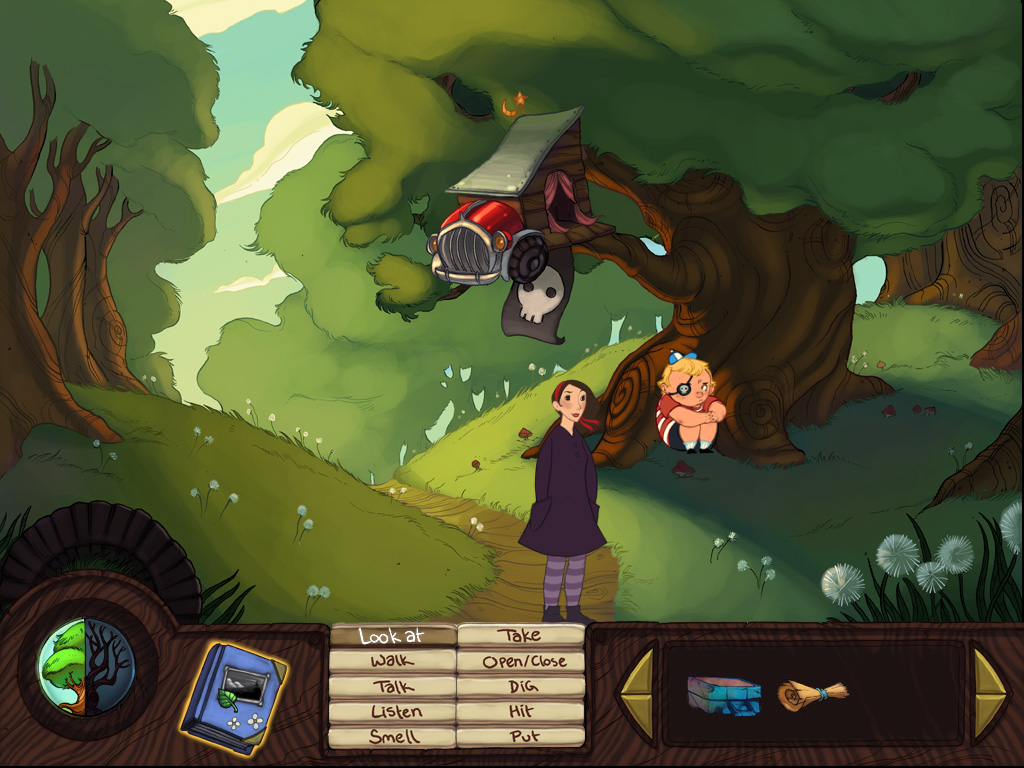The width and height of the screenshot is (1024, 768).
Task: Choose the Smell verb
Action: 392,737
